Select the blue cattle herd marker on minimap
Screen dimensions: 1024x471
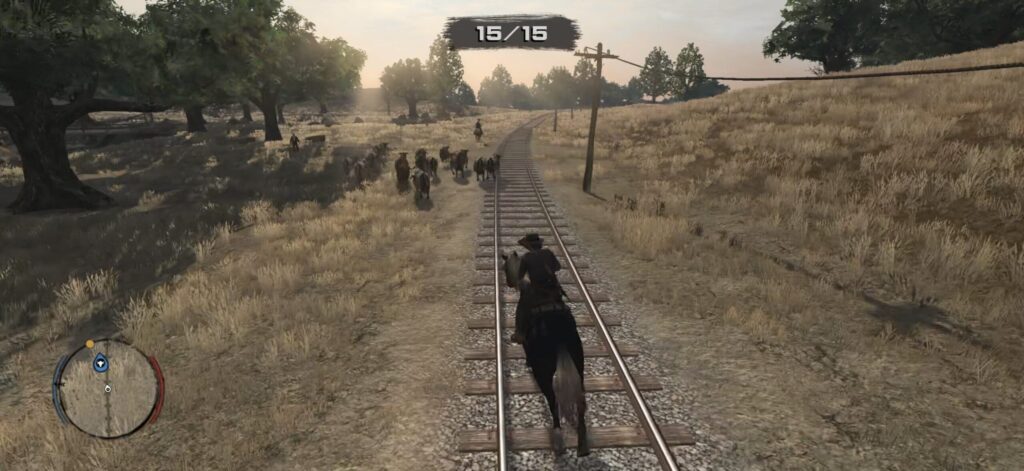pos(101,363)
